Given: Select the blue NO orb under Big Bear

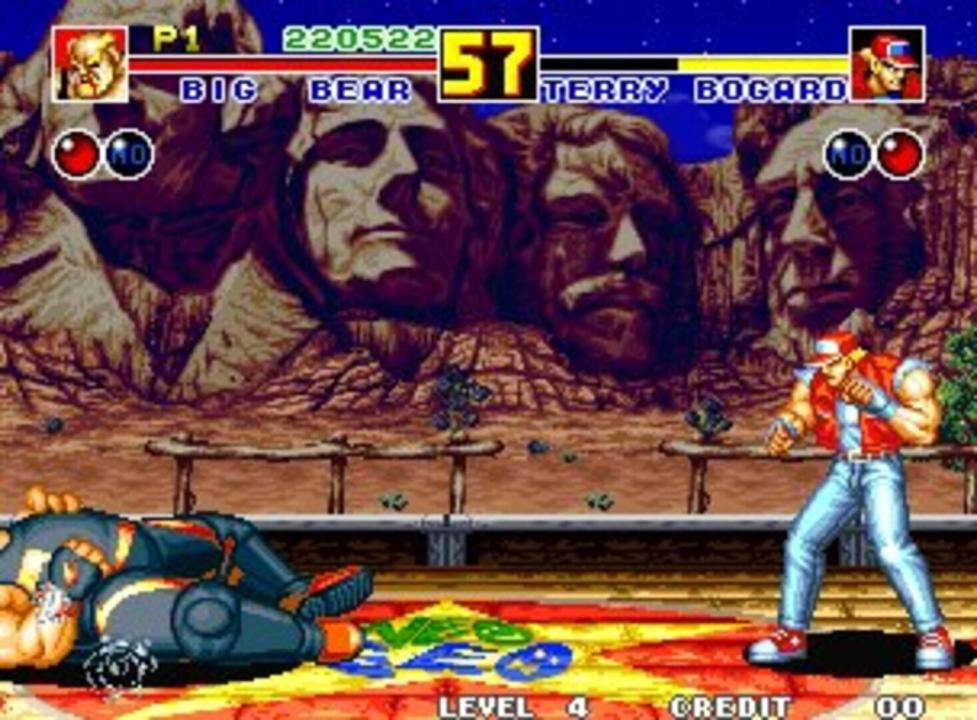Looking at the screenshot, I should [128, 155].
